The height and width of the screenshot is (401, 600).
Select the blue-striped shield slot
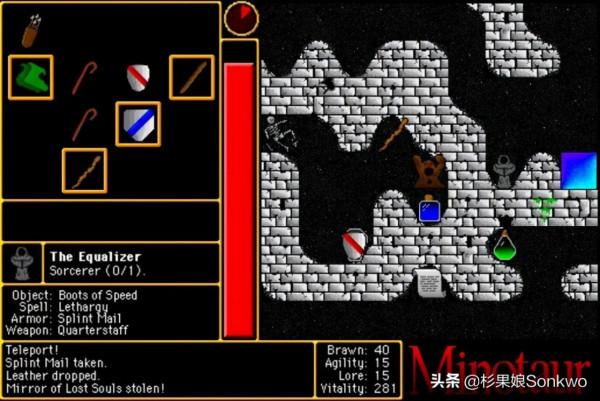(x=138, y=124)
